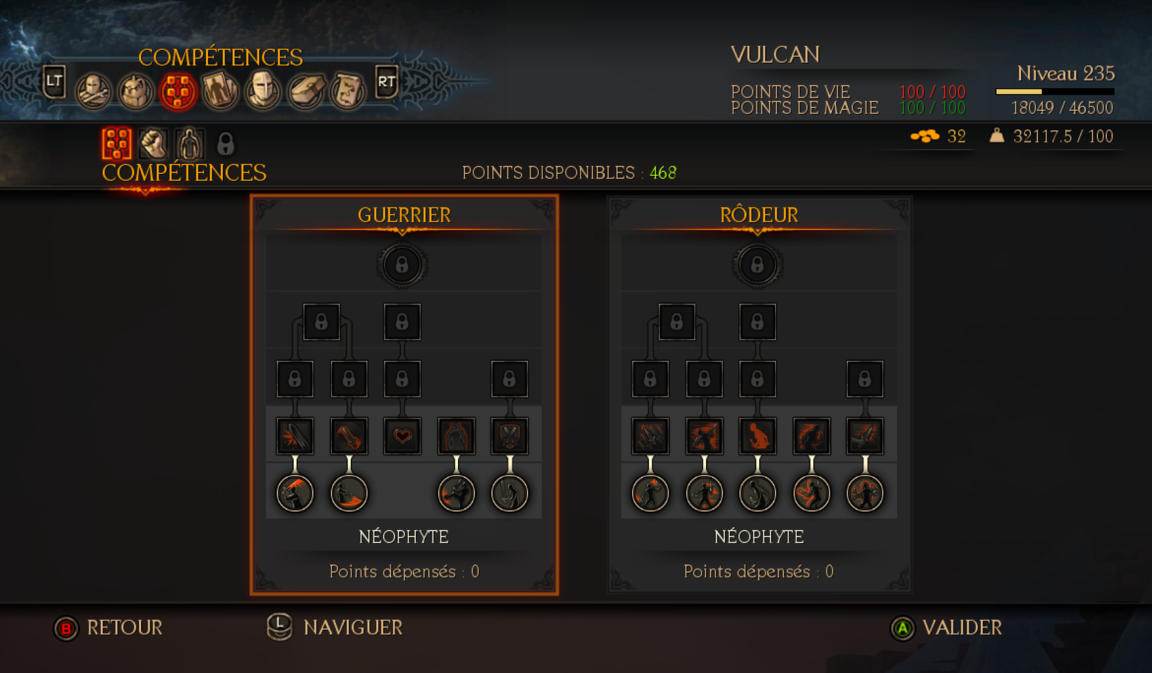Select the Guerrier overhead strike skill circle

(x=295, y=493)
